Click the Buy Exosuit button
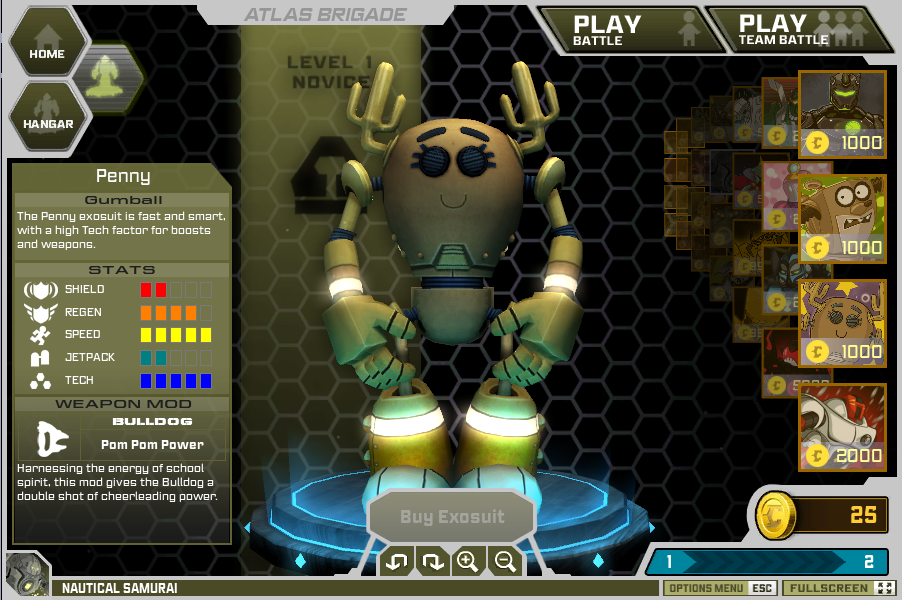The width and height of the screenshot is (902, 600). click(452, 517)
